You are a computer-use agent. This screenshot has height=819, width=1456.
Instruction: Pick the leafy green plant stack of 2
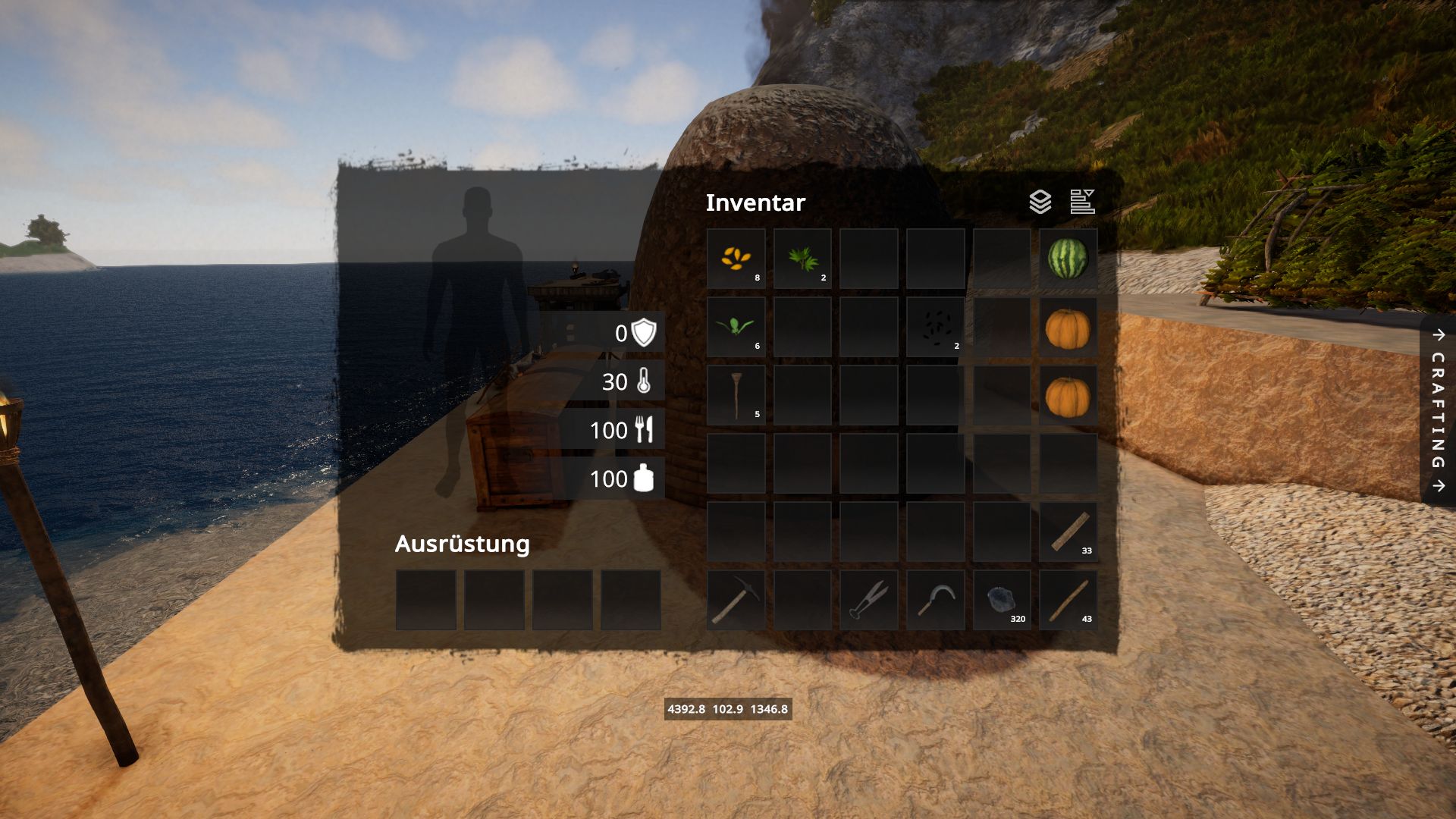(x=802, y=259)
